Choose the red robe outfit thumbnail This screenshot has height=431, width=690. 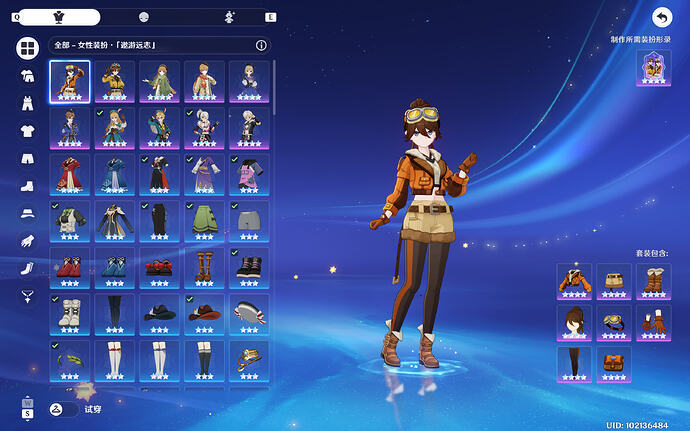[x=70, y=174]
